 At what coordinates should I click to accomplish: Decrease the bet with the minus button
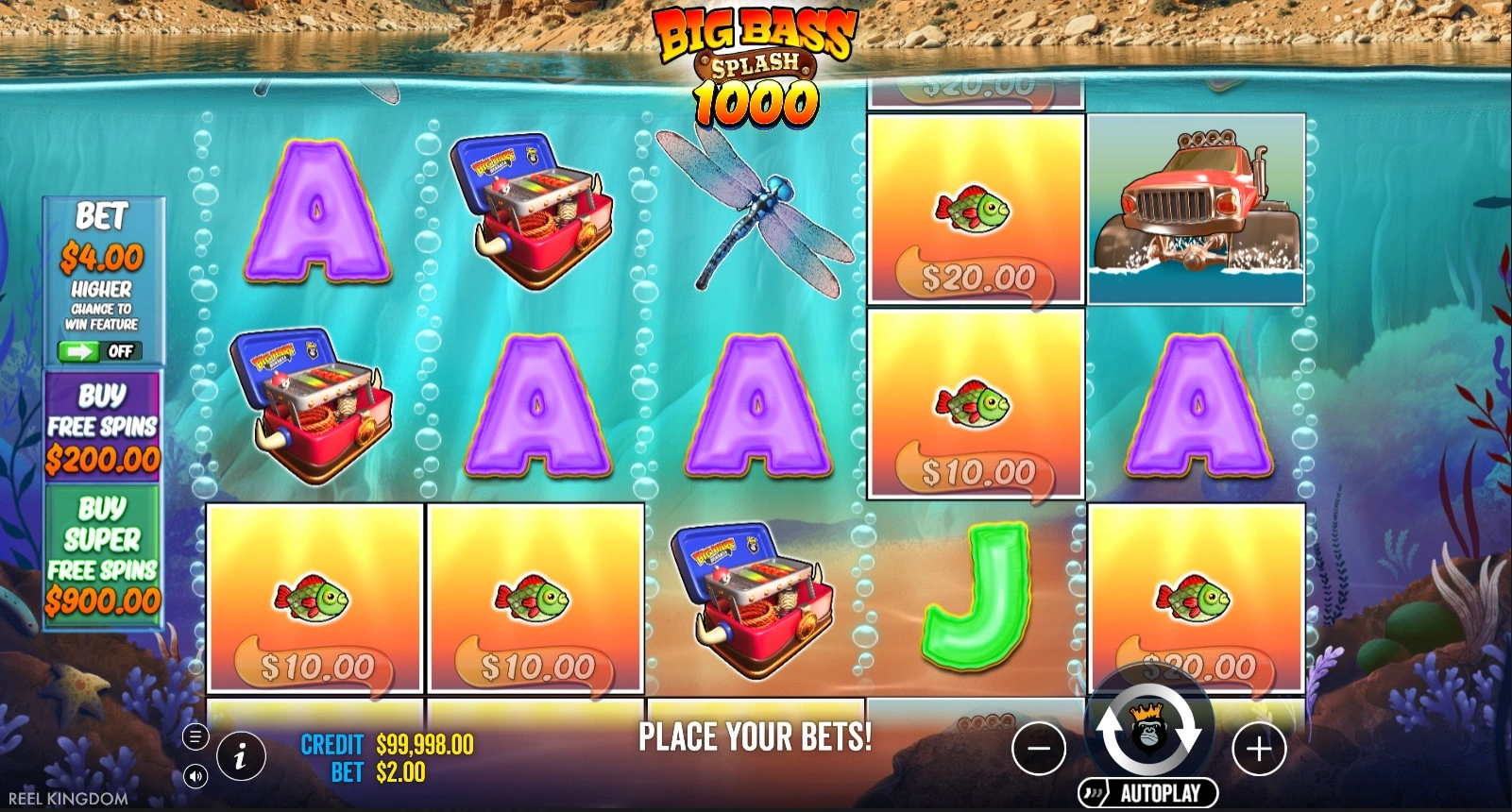pos(1038,749)
